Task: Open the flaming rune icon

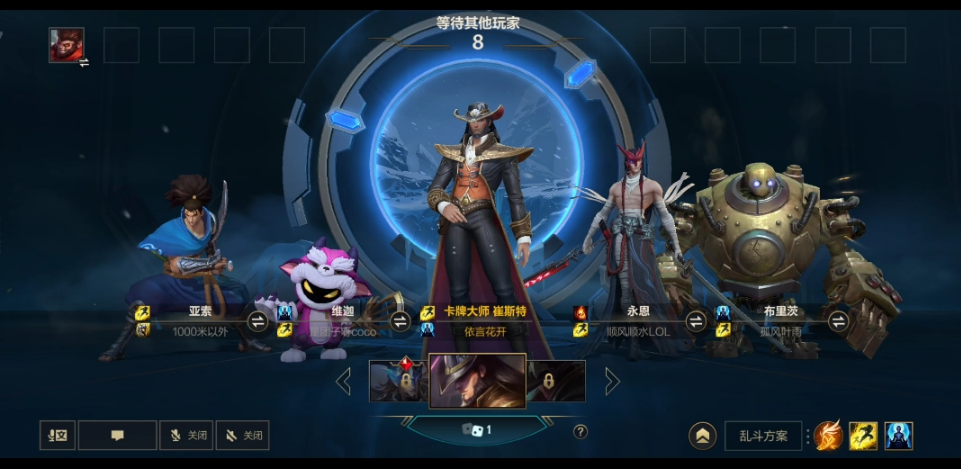Action: click(x=827, y=436)
